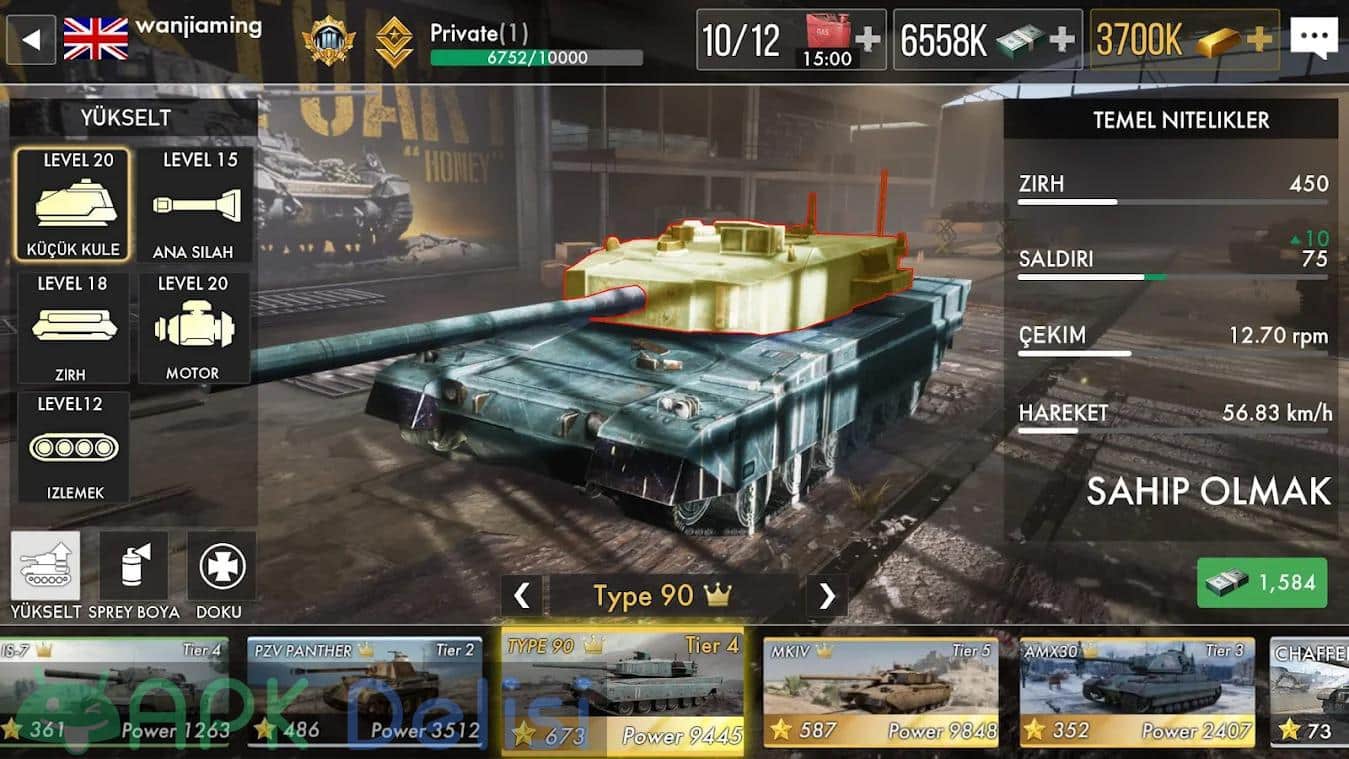Pick the Izlemek tracks upgrade slot
The height and width of the screenshot is (759, 1349).
pos(73,446)
